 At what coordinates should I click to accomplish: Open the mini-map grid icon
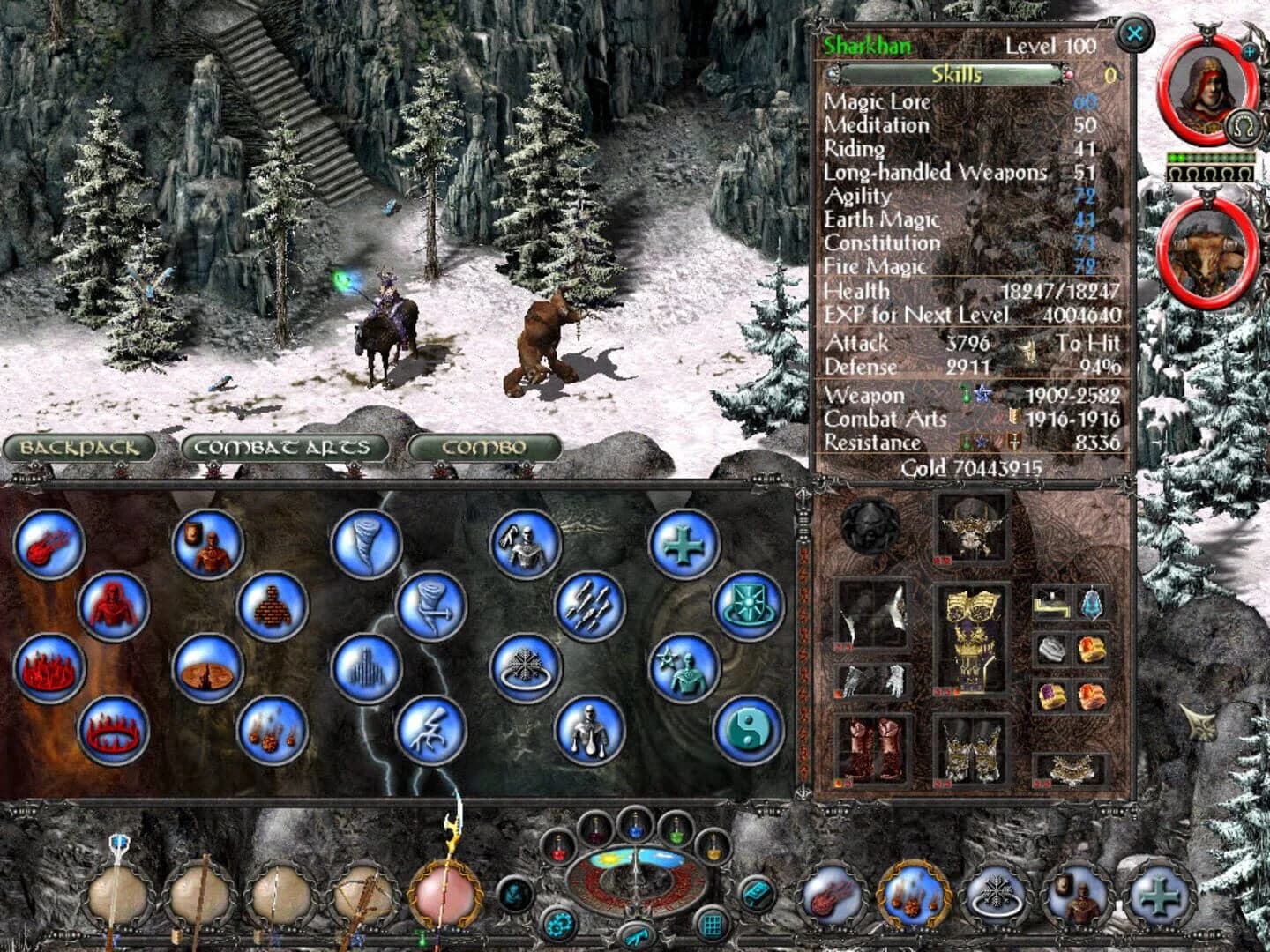point(712,923)
